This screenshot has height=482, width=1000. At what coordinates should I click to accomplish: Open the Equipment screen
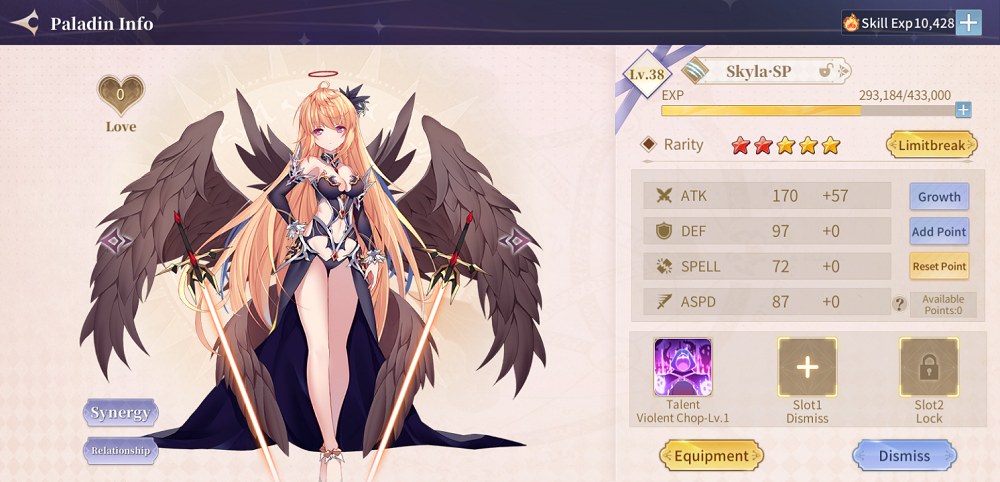point(711,456)
